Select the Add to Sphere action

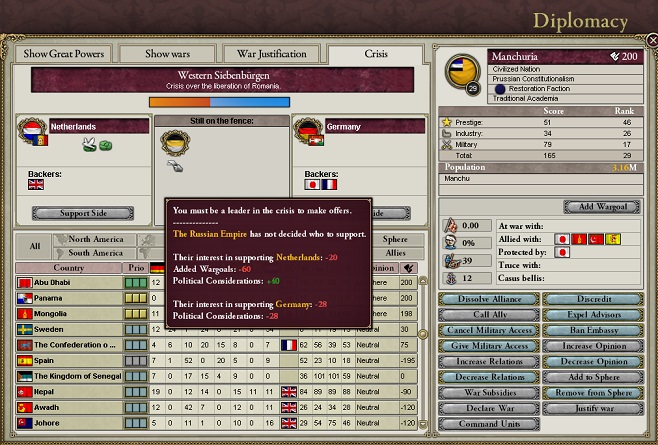pyautogui.click(x=594, y=377)
